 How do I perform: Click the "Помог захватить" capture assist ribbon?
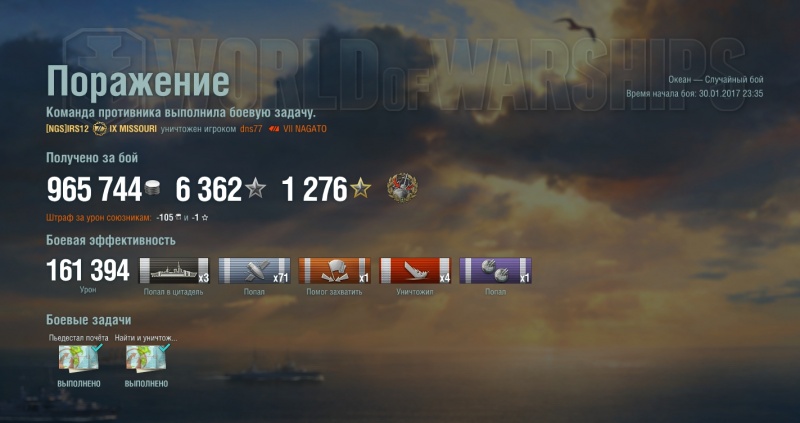pyautogui.click(x=334, y=270)
